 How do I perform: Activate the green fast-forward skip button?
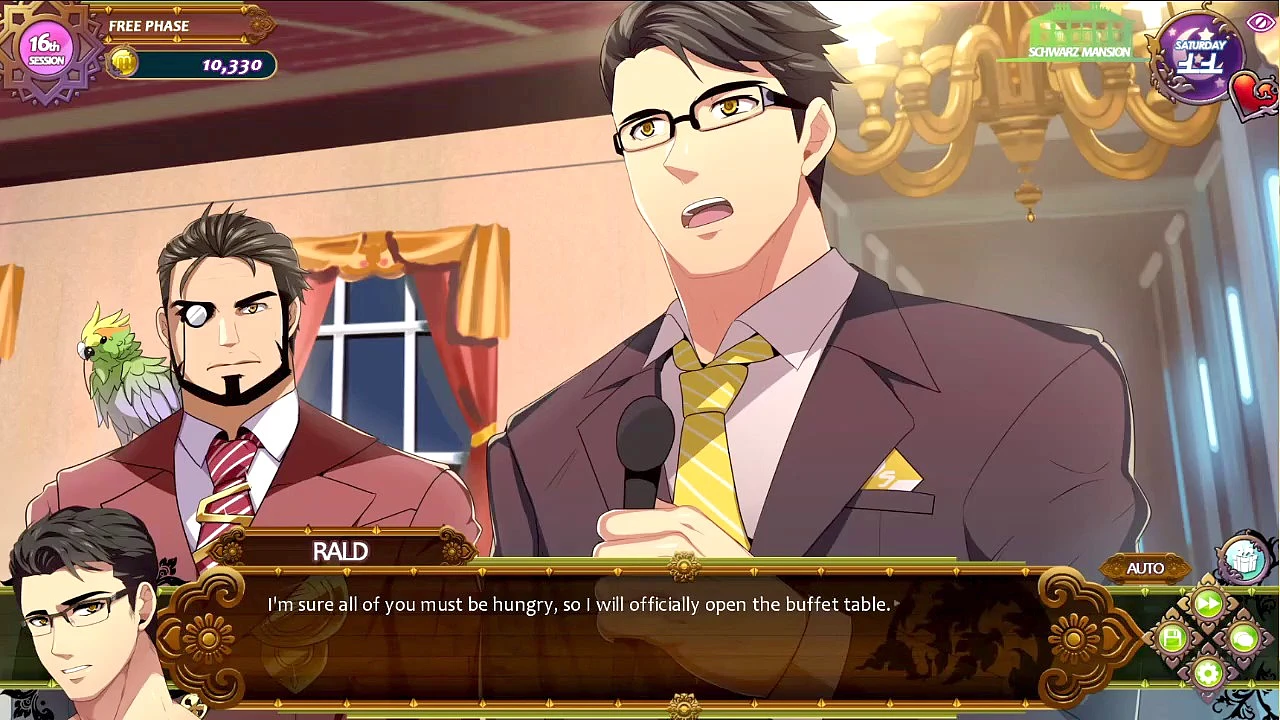point(1208,603)
